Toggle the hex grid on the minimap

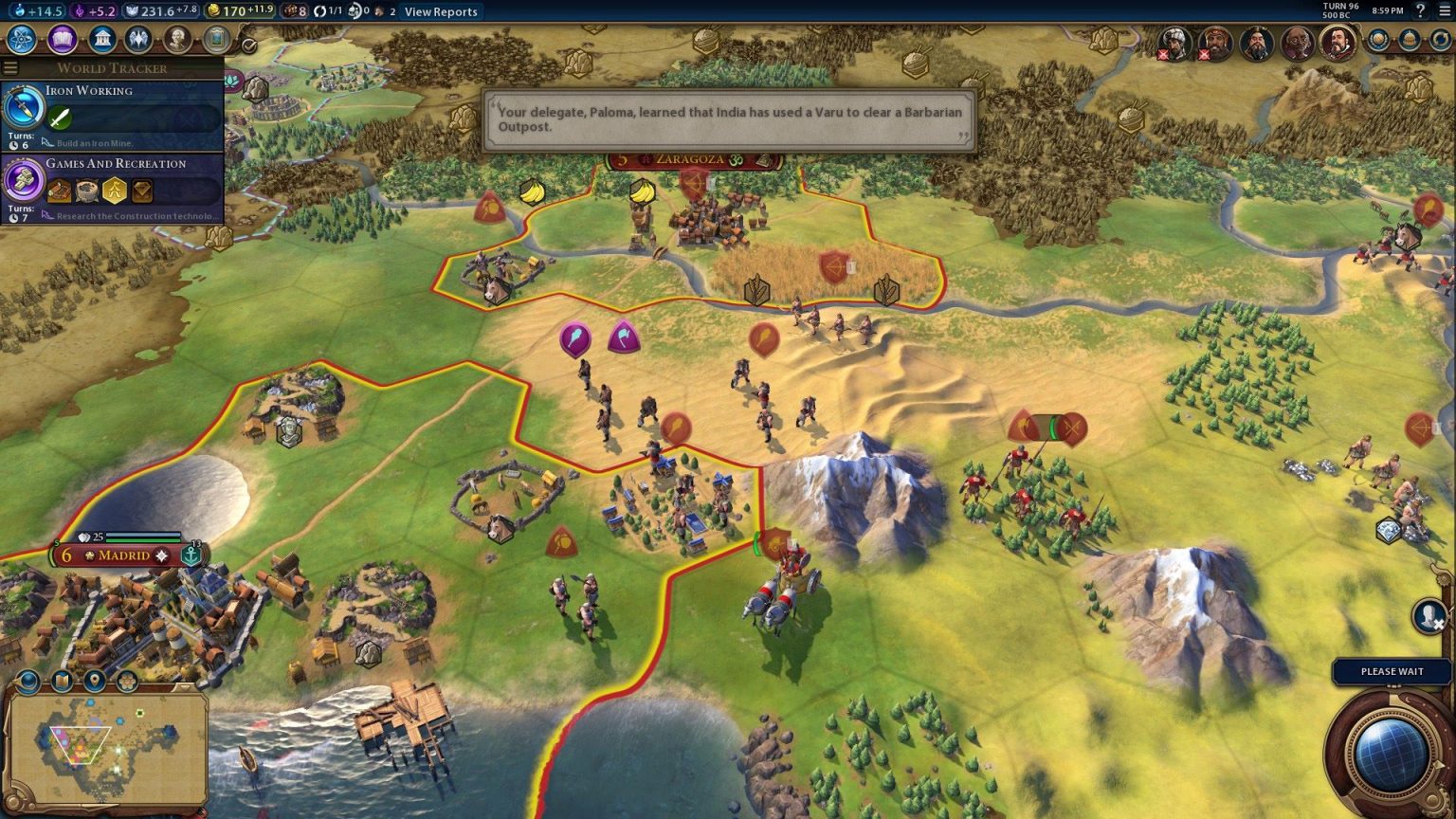pyautogui.click(x=127, y=681)
